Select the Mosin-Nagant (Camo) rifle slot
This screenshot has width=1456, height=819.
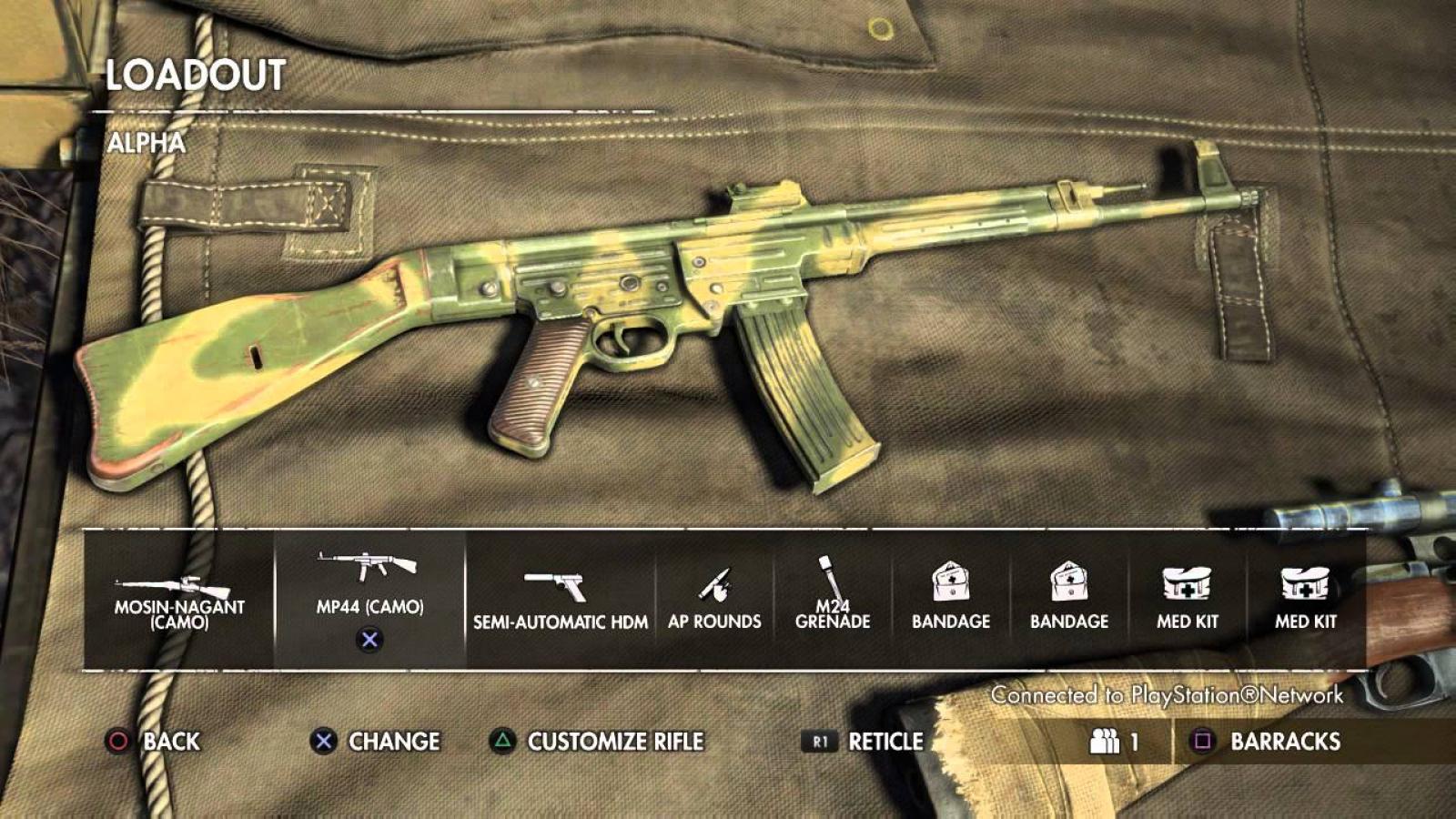(x=179, y=600)
